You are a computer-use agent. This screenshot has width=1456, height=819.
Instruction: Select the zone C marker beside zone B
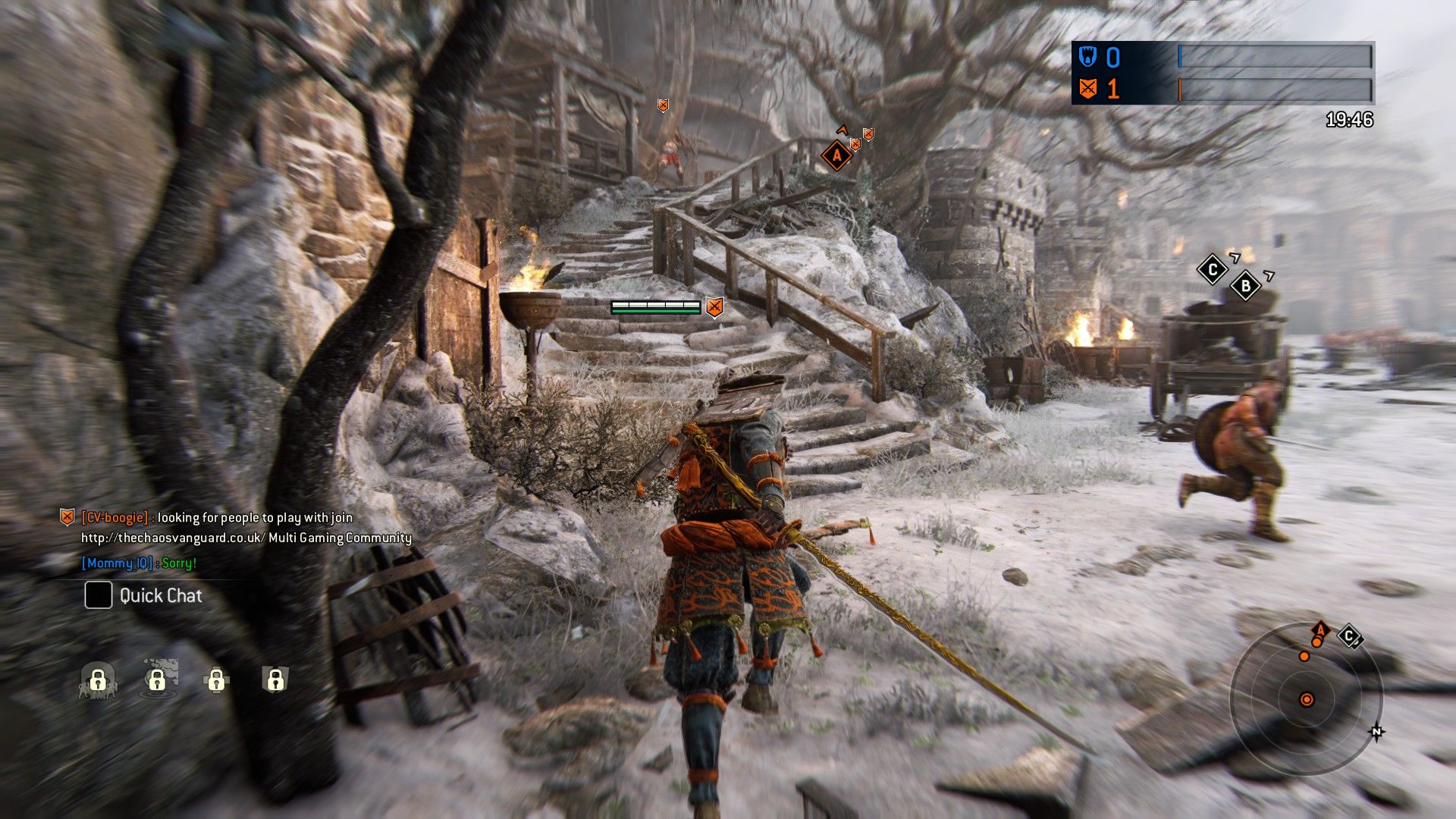[x=1212, y=269]
